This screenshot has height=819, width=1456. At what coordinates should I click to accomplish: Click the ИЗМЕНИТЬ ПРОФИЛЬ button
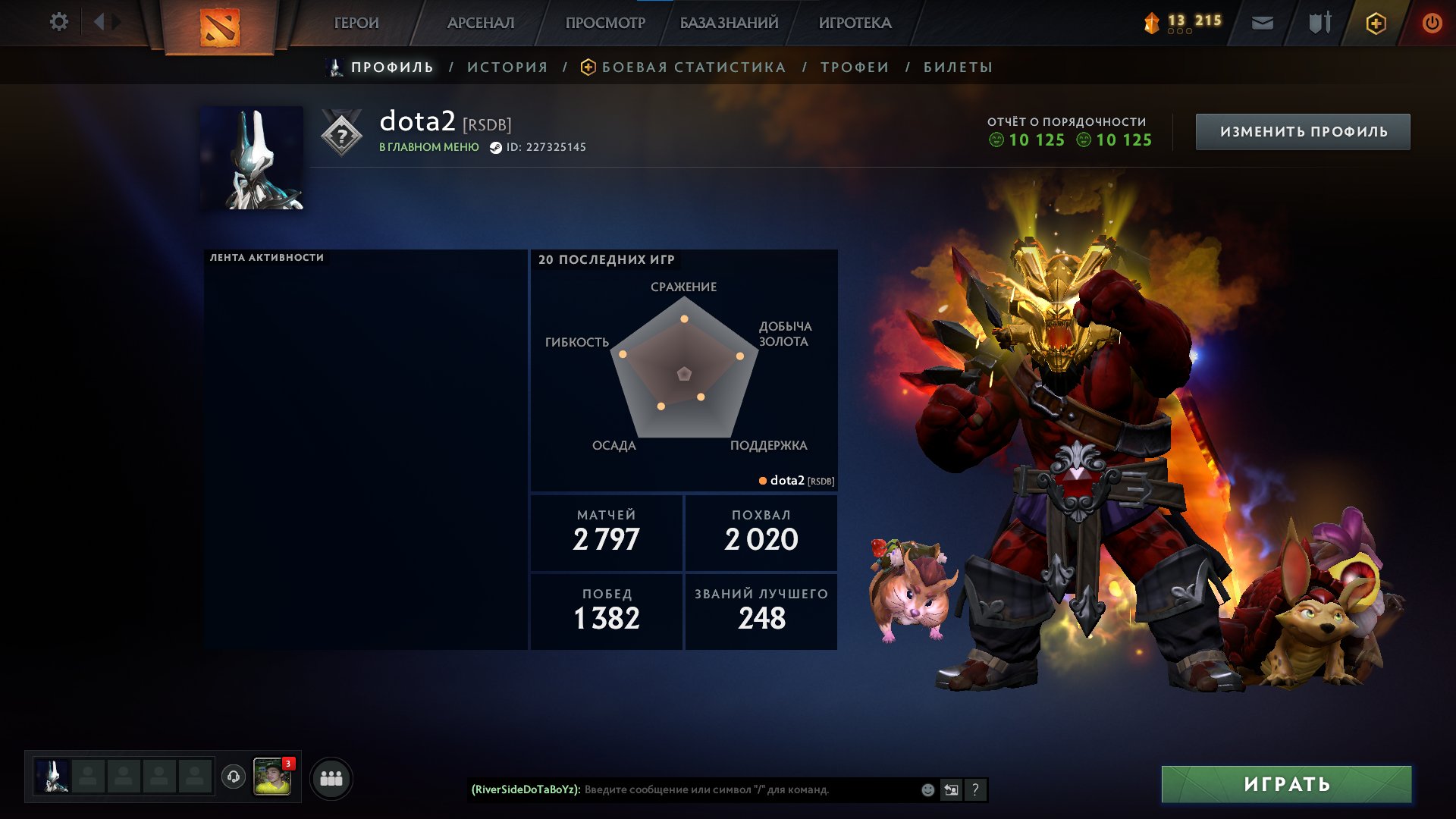coord(1303,132)
